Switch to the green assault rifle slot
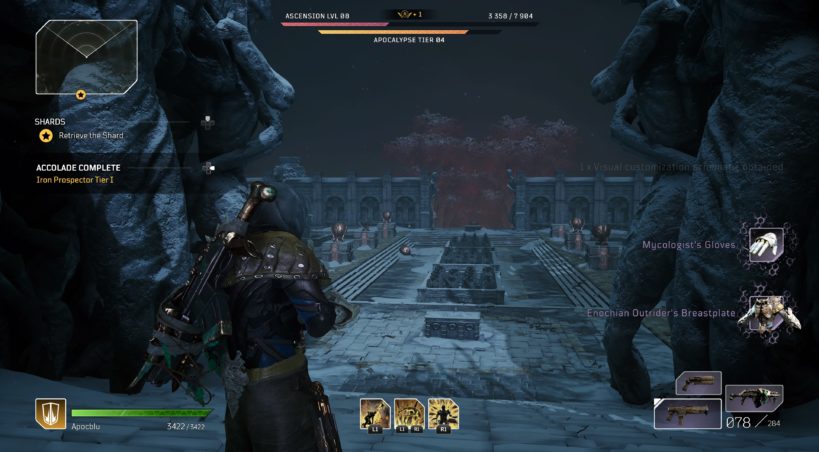Screen dimensions: 819x452 (x=753, y=398)
